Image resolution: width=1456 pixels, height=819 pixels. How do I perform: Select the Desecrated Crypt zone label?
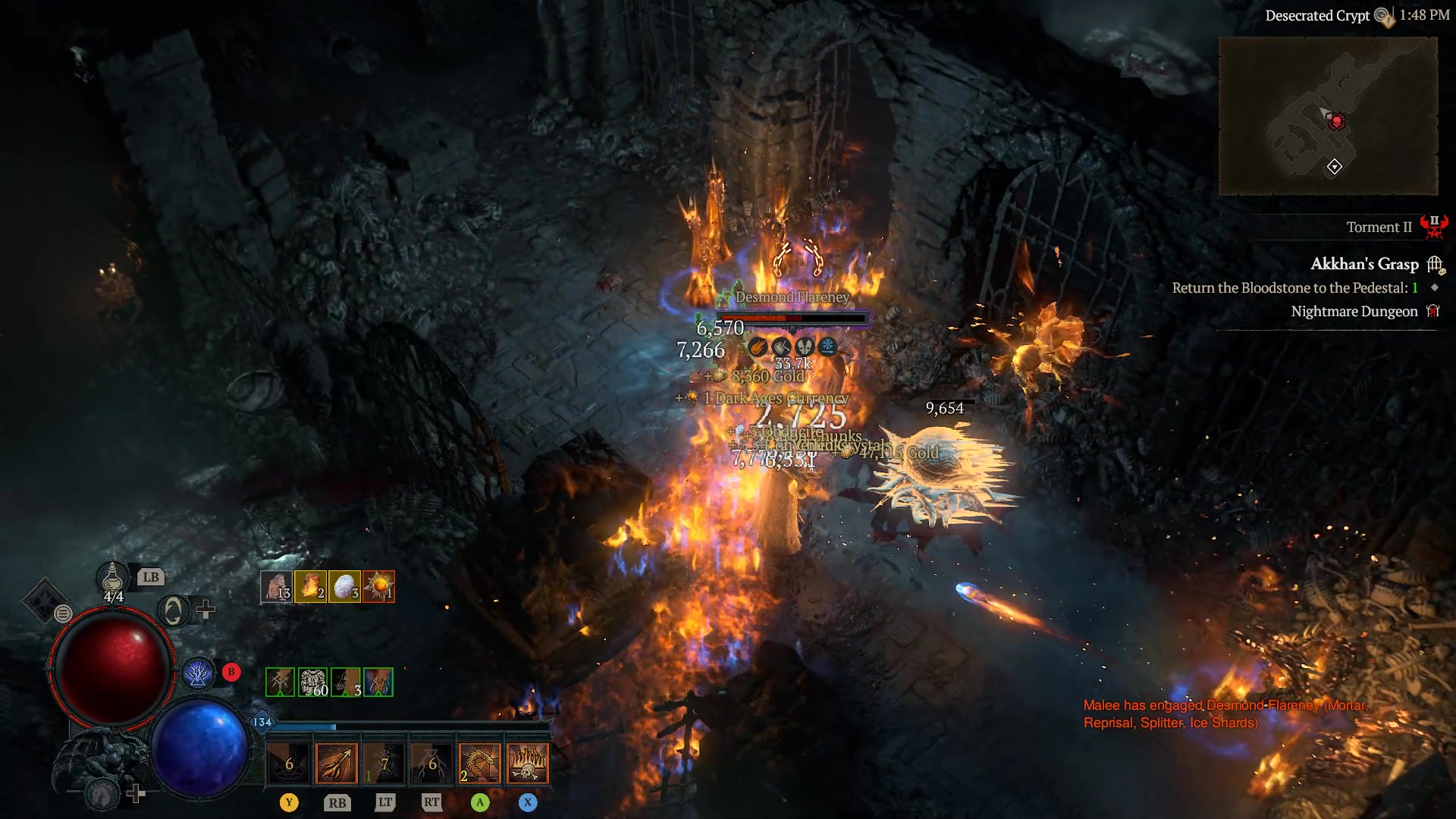[1316, 15]
